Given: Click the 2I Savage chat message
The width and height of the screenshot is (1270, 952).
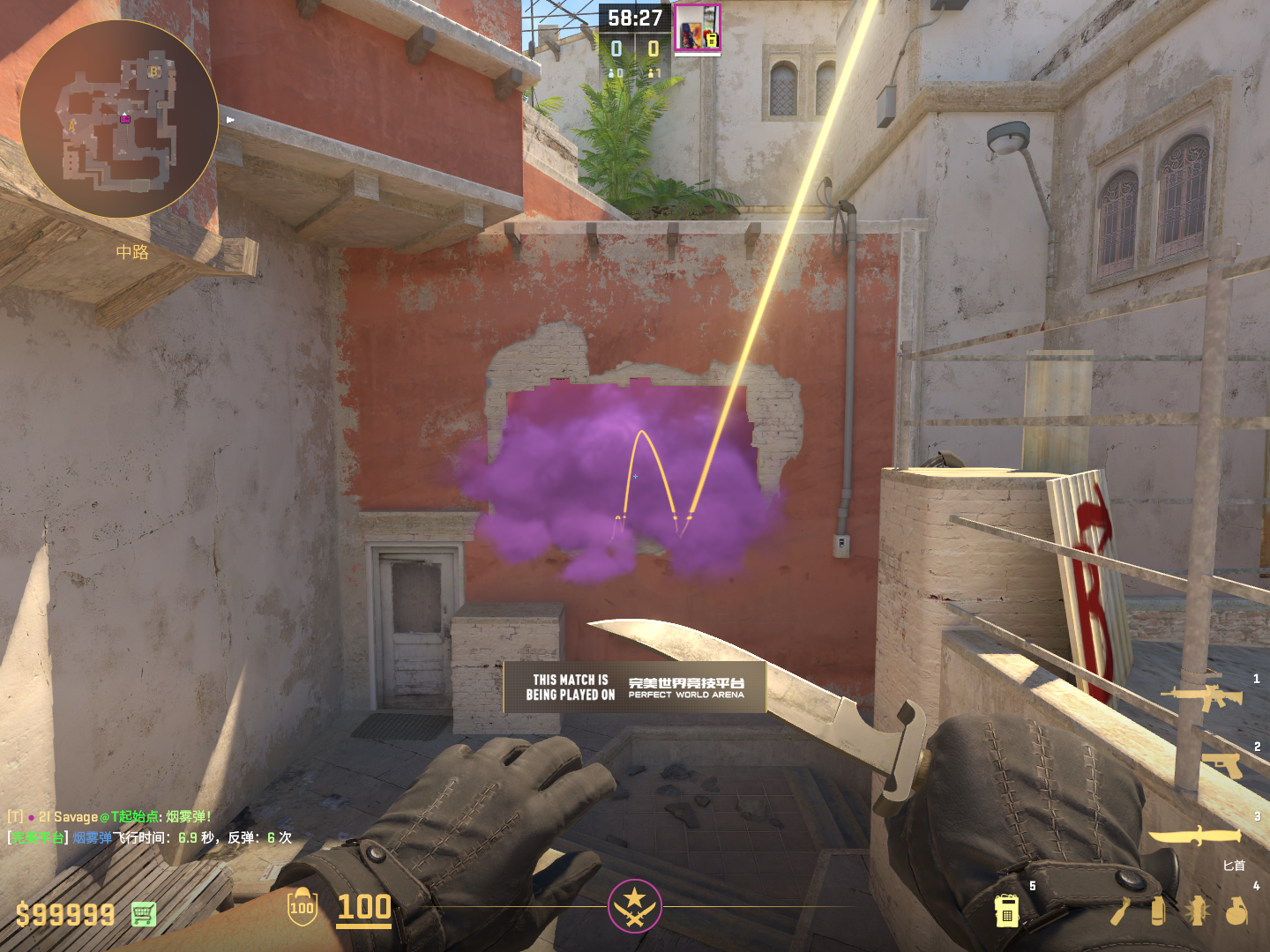Looking at the screenshot, I should (110, 817).
